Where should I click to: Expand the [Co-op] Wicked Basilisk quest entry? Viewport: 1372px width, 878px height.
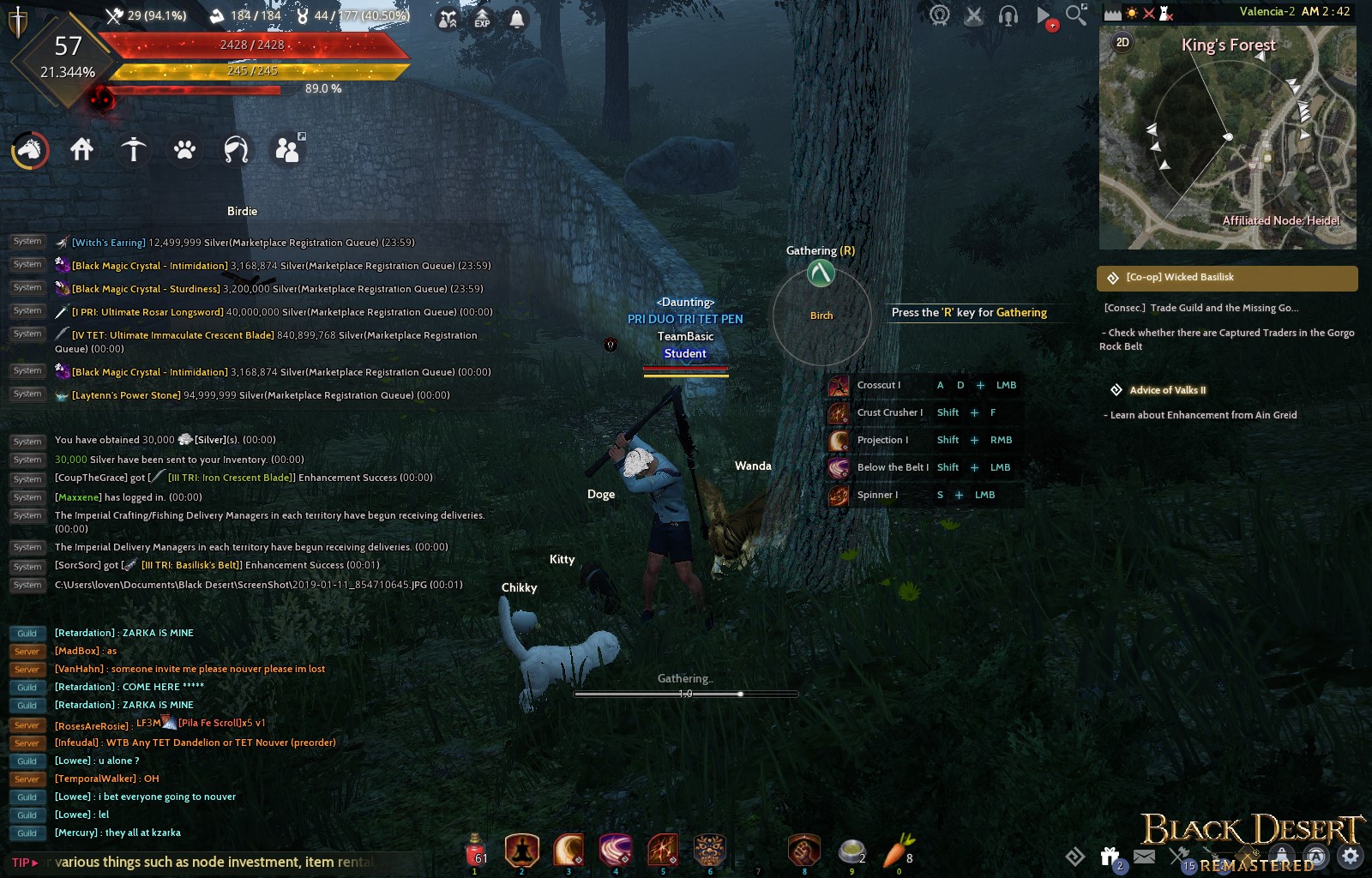point(1181,277)
